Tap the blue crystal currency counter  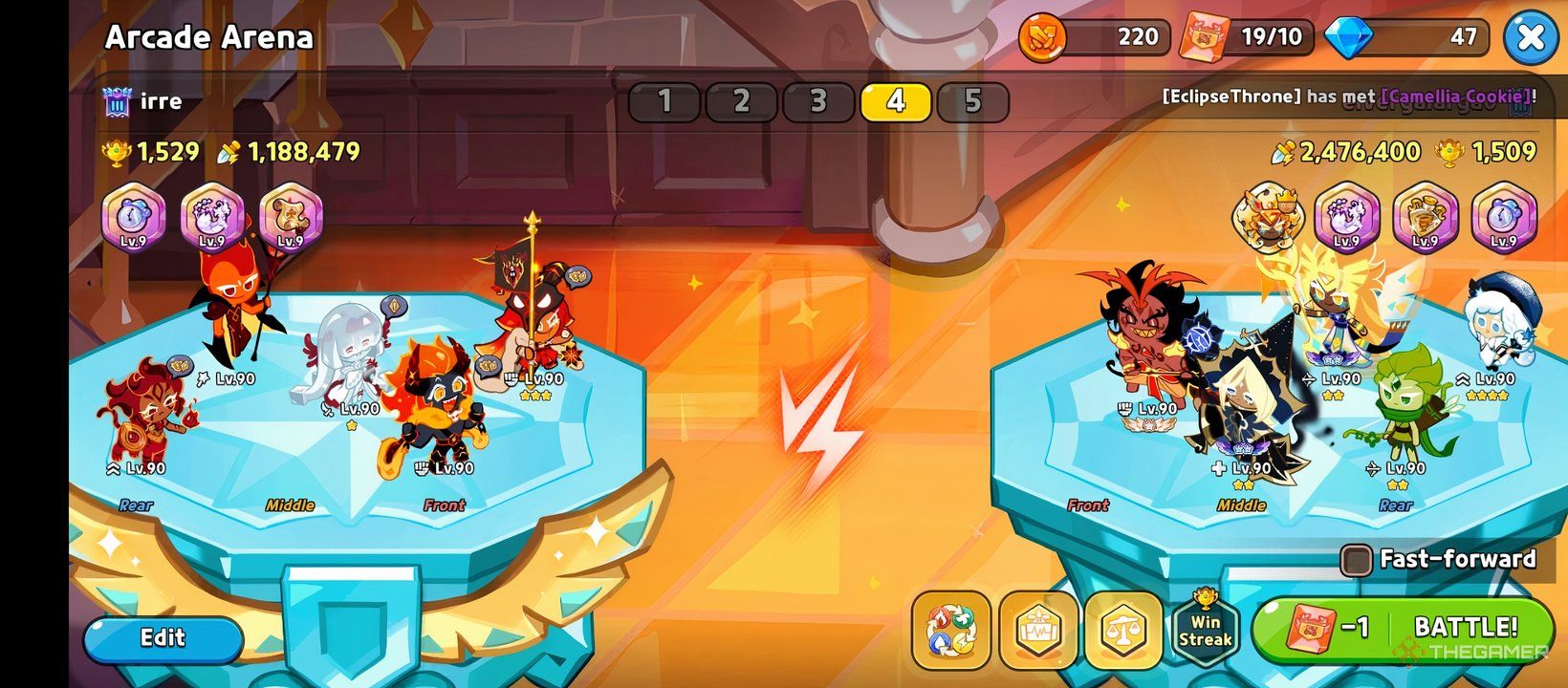1415,38
